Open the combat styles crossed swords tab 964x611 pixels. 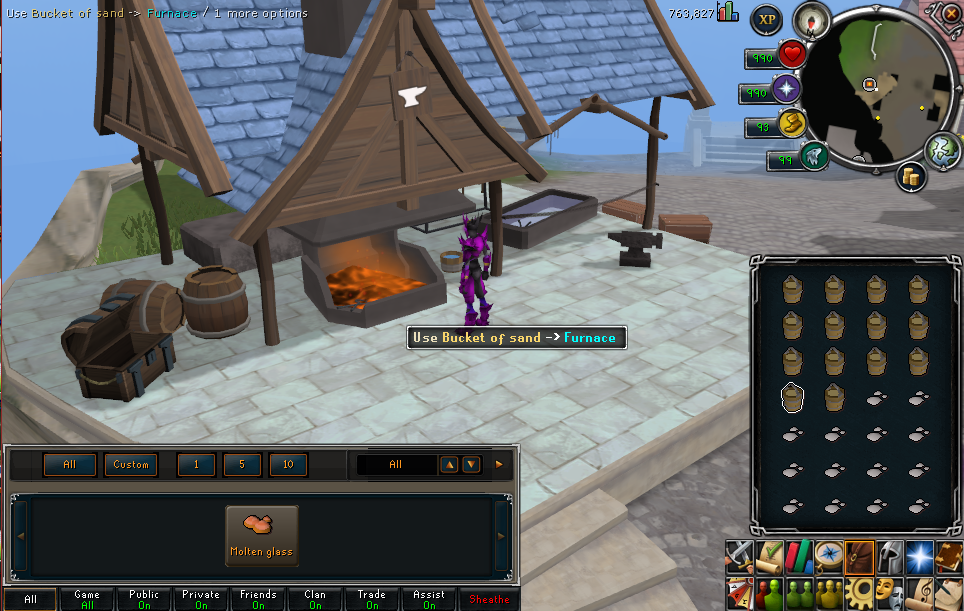(739, 555)
